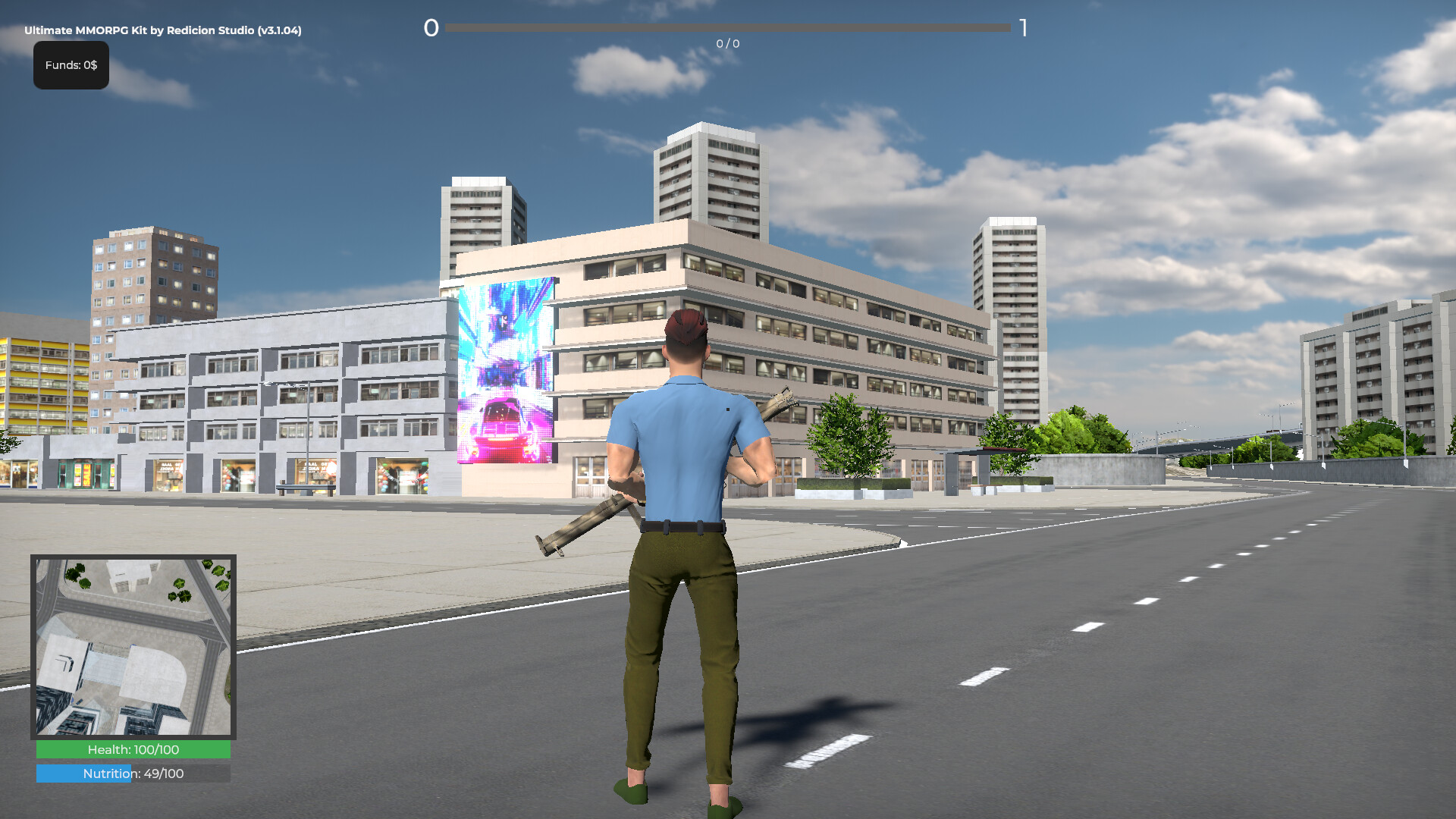This screenshot has width=1456, height=819.
Task: Click the Funds: 0$ money display
Action: pyautogui.click(x=71, y=65)
